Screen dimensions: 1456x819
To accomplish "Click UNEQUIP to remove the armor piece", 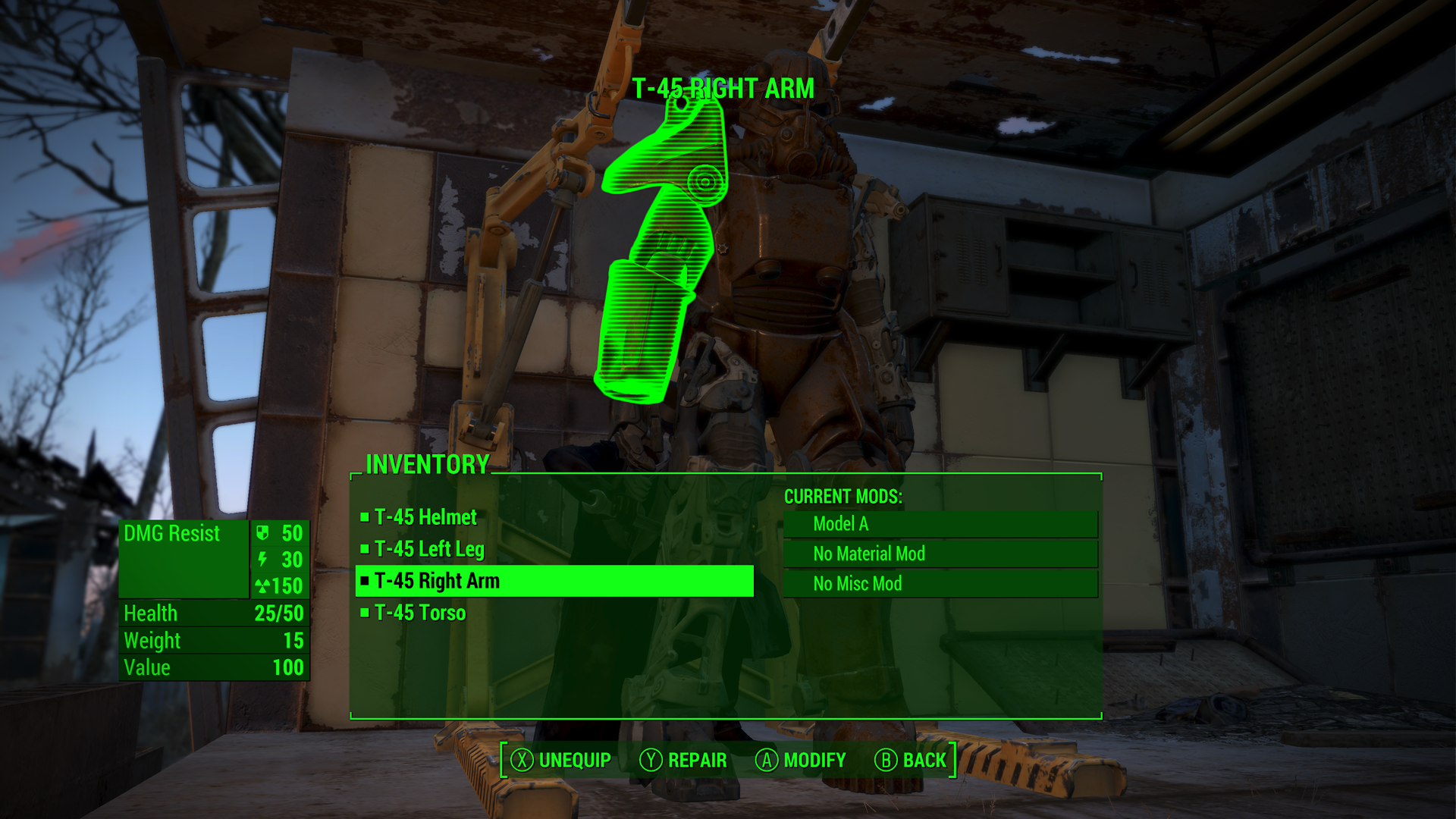I will coord(574,760).
